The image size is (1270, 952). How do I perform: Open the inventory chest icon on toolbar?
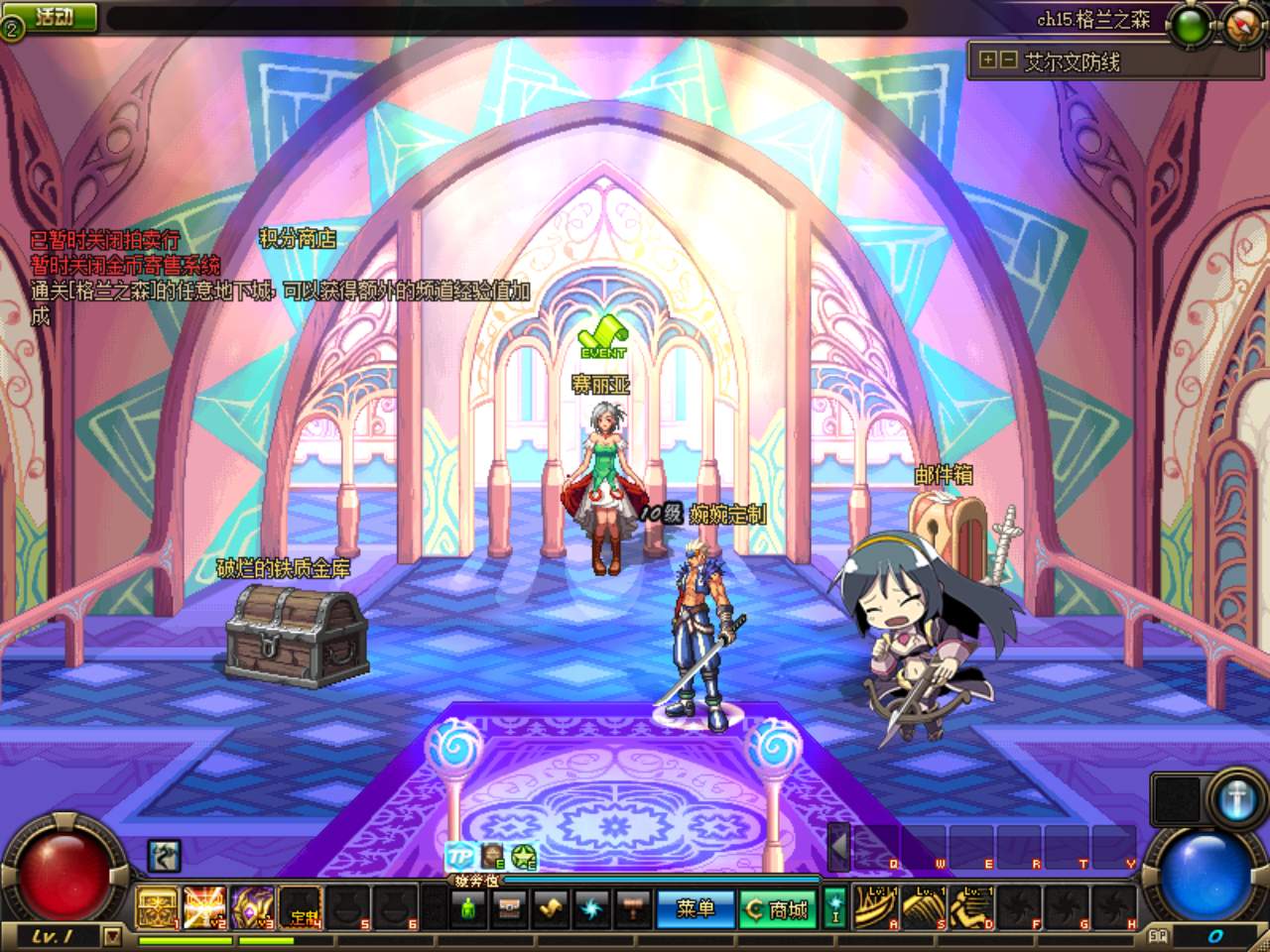pos(511,908)
